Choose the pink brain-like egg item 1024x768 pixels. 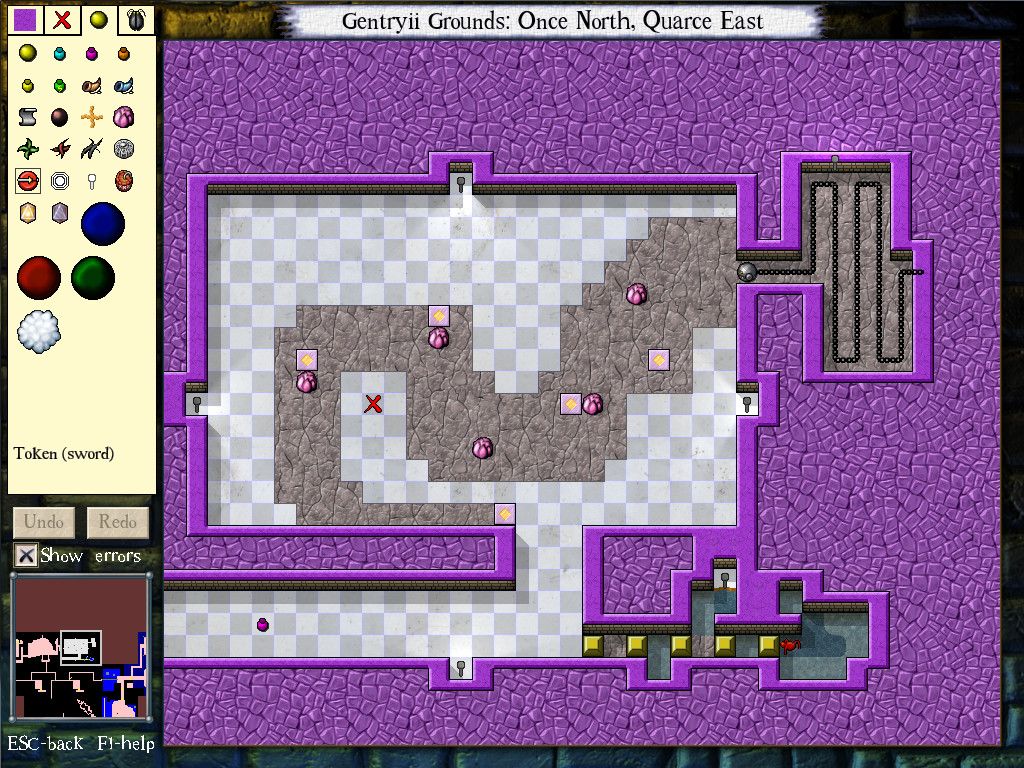coord(124,117)
